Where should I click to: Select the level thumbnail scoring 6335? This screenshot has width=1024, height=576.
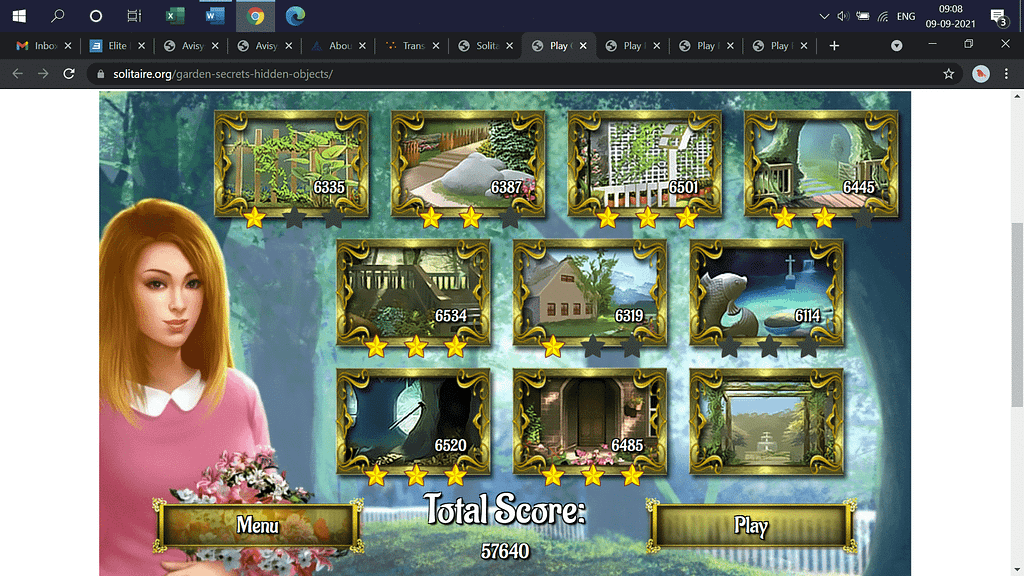coord(290,162)
